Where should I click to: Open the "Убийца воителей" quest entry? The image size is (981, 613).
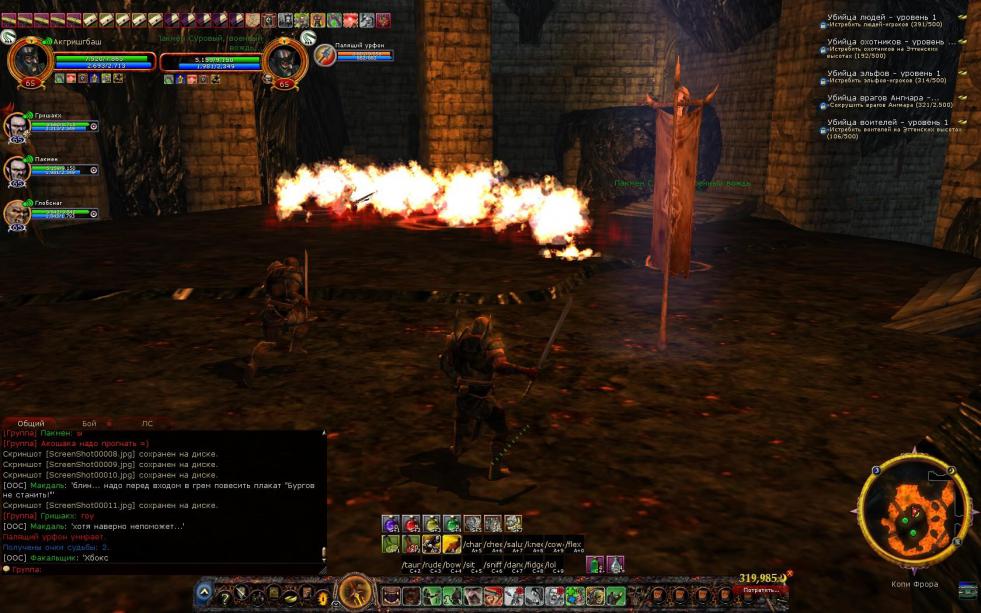(x=887, y=122)
